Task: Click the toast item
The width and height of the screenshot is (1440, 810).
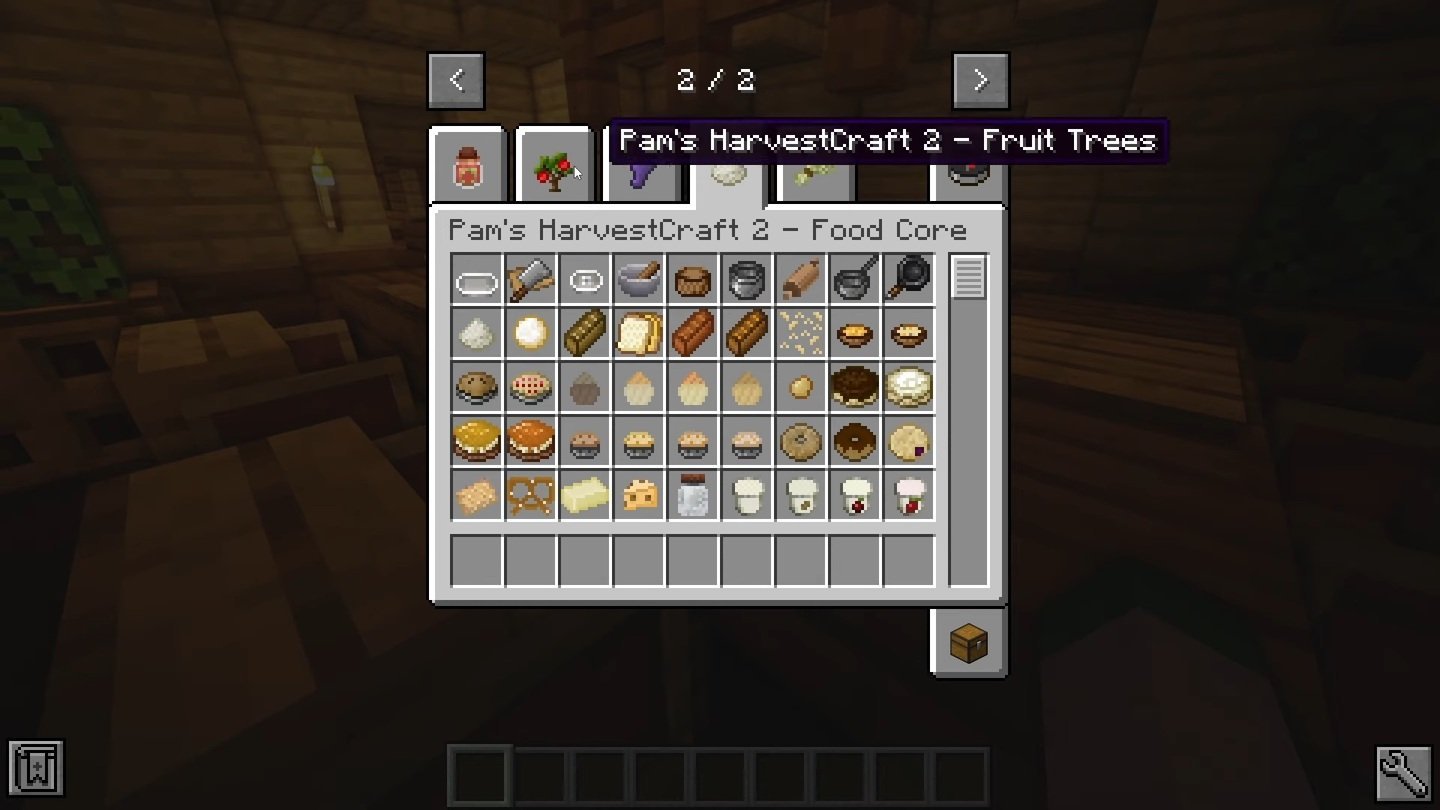Action: click(x=639, y=336)
